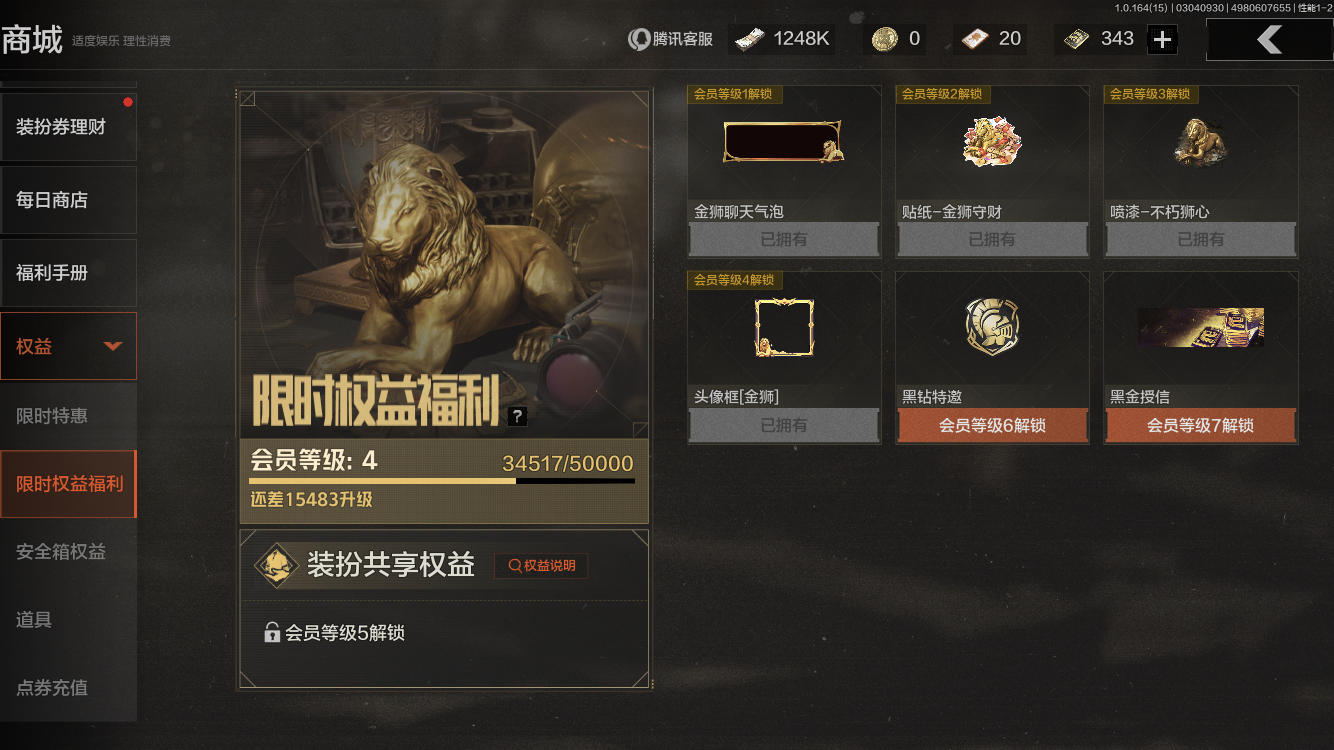Select the 黑钻特邀 badge icon
The image size is (1334, 750).
click(x=992, y=327)
